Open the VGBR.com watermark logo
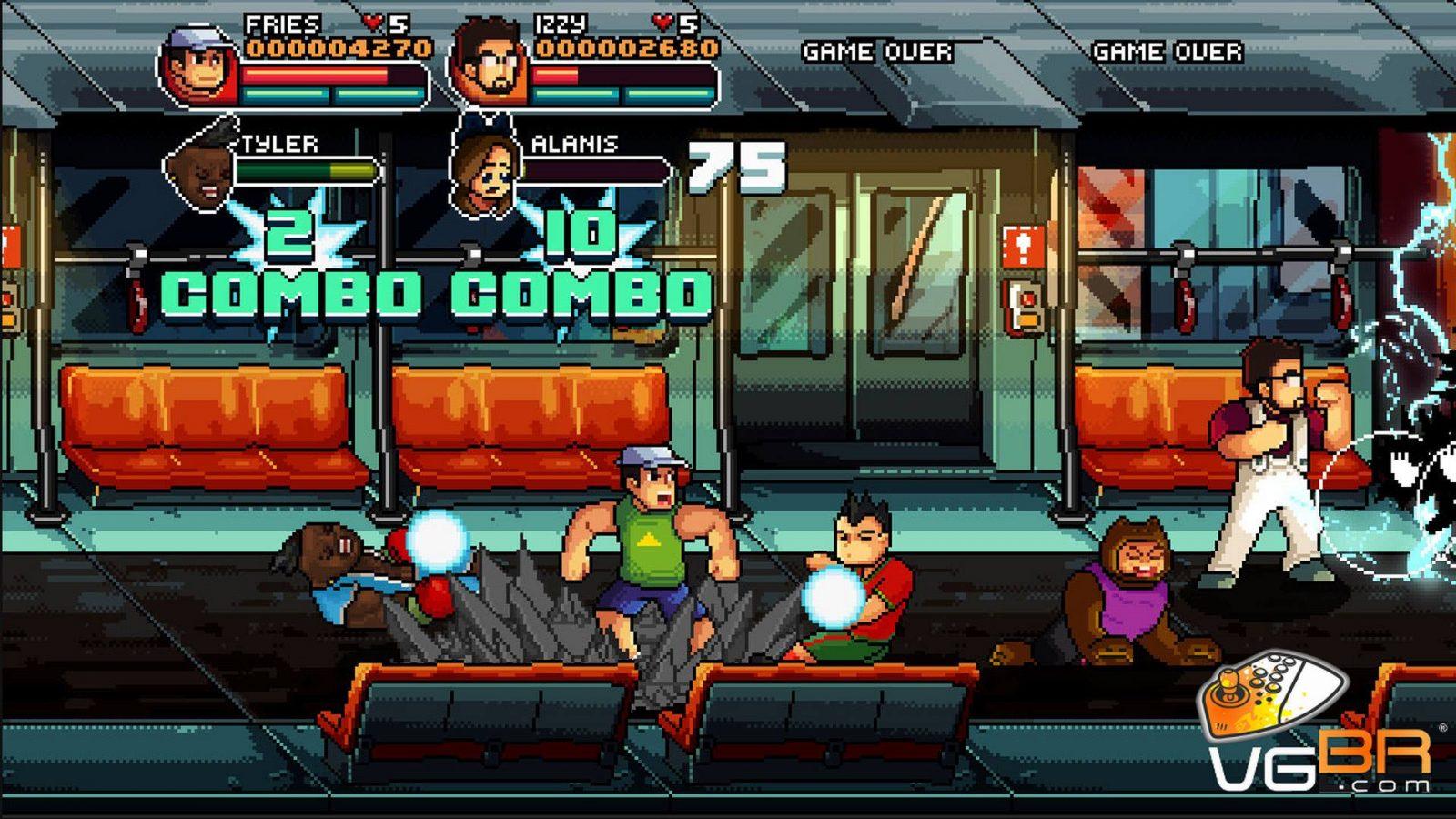 (x=1315, y=730)
